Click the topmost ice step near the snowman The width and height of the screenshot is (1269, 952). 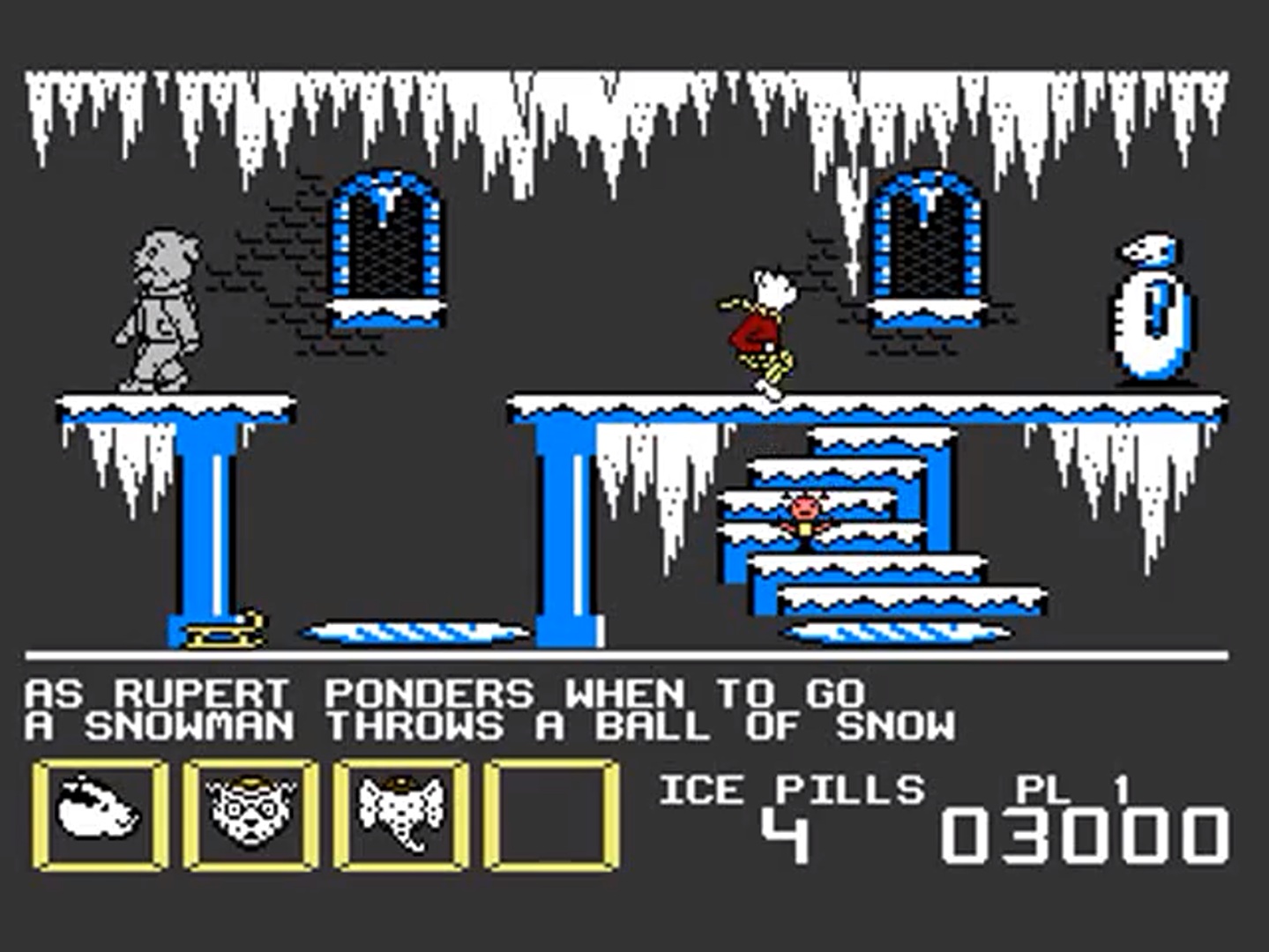point(882,436)
